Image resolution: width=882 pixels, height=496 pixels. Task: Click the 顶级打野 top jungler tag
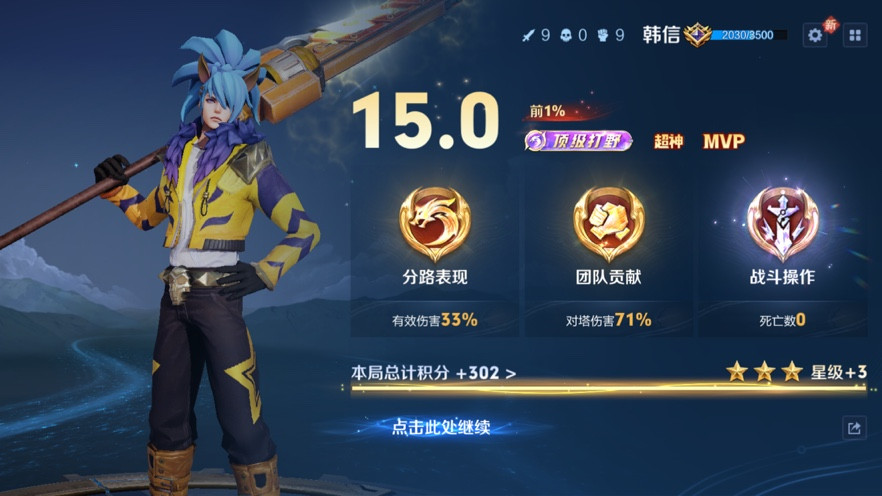click(578, 141)
